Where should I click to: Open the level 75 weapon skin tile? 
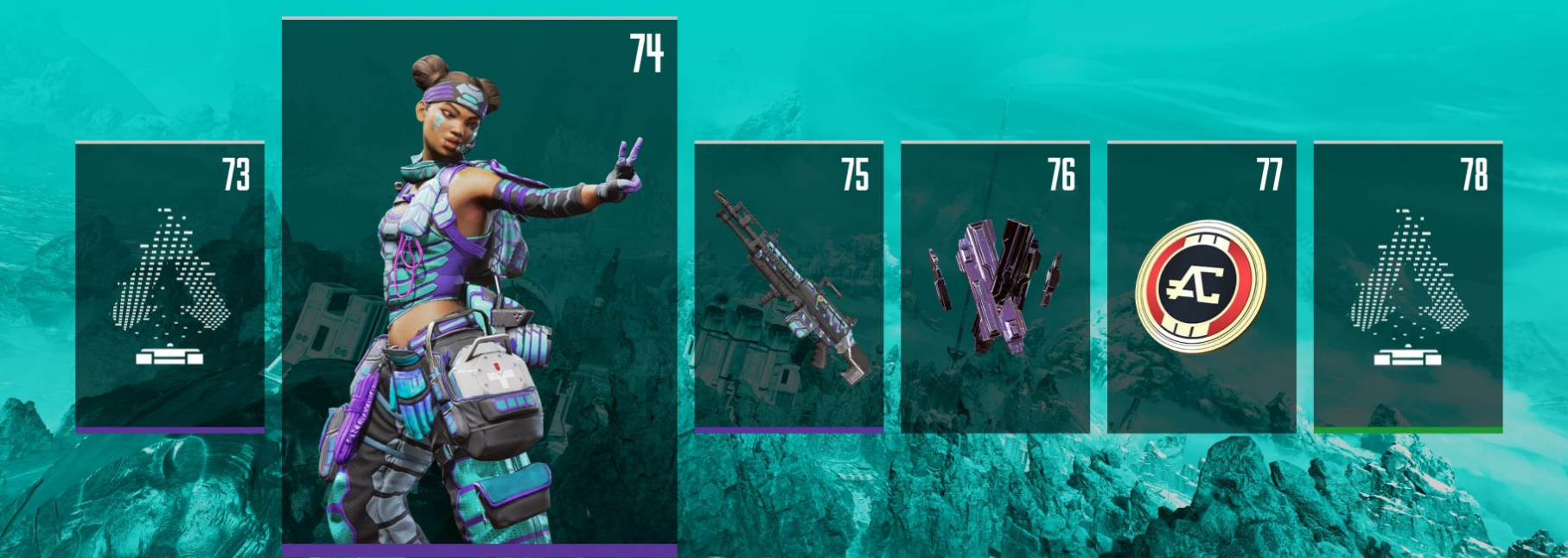(x=788, y=287)
